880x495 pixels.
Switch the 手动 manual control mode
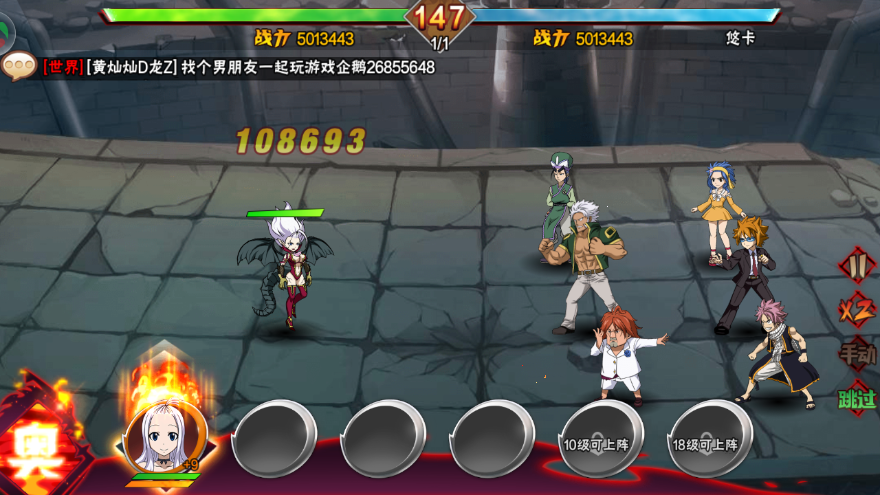pyautogui.click(x=856, y=353)
